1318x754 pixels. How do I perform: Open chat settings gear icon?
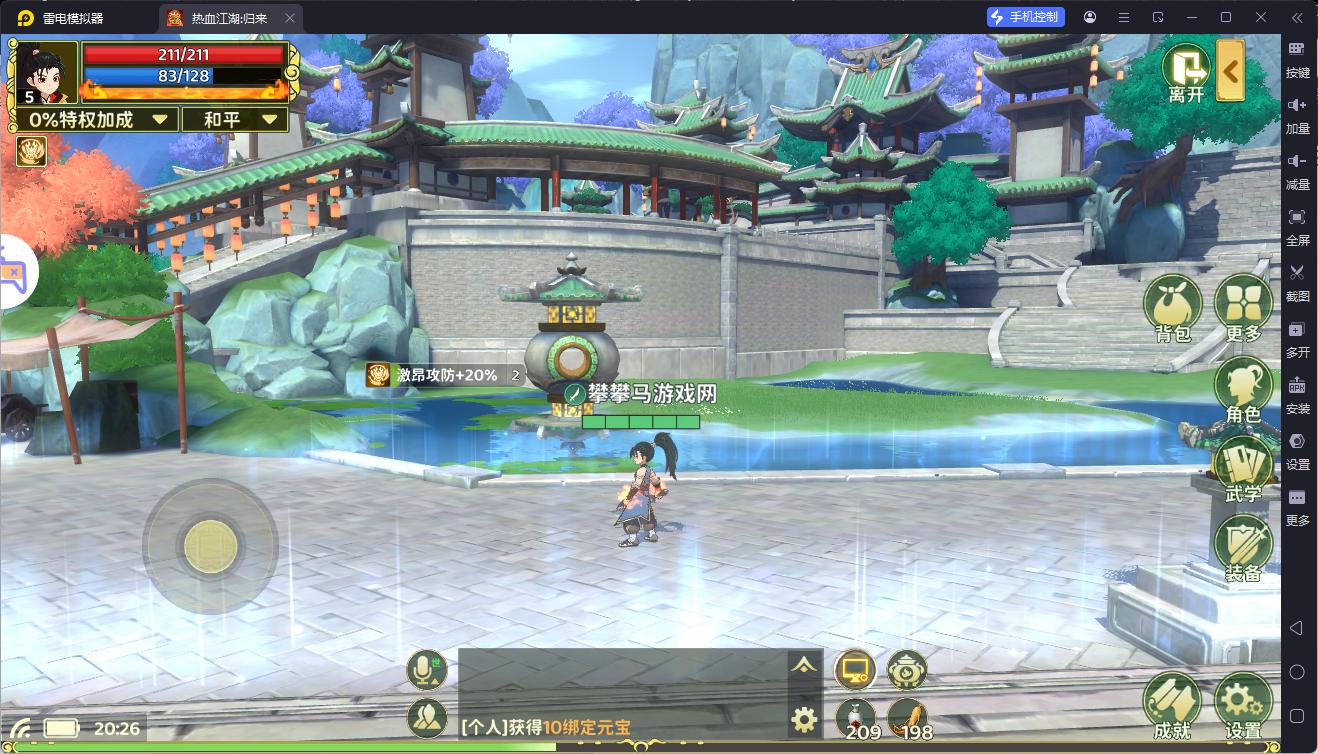click(804, 718)
